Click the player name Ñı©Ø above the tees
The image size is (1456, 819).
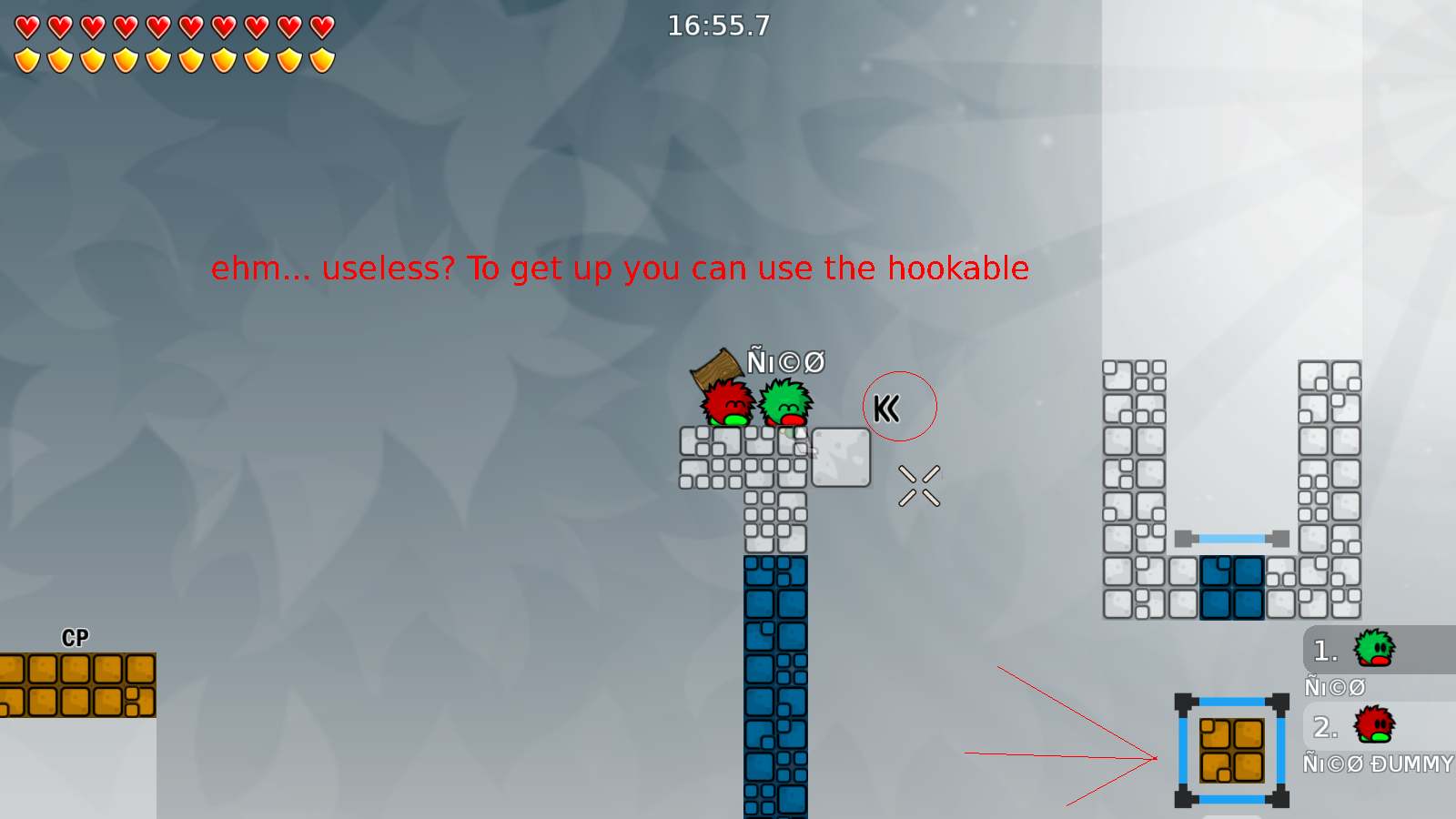click(784, 361)
